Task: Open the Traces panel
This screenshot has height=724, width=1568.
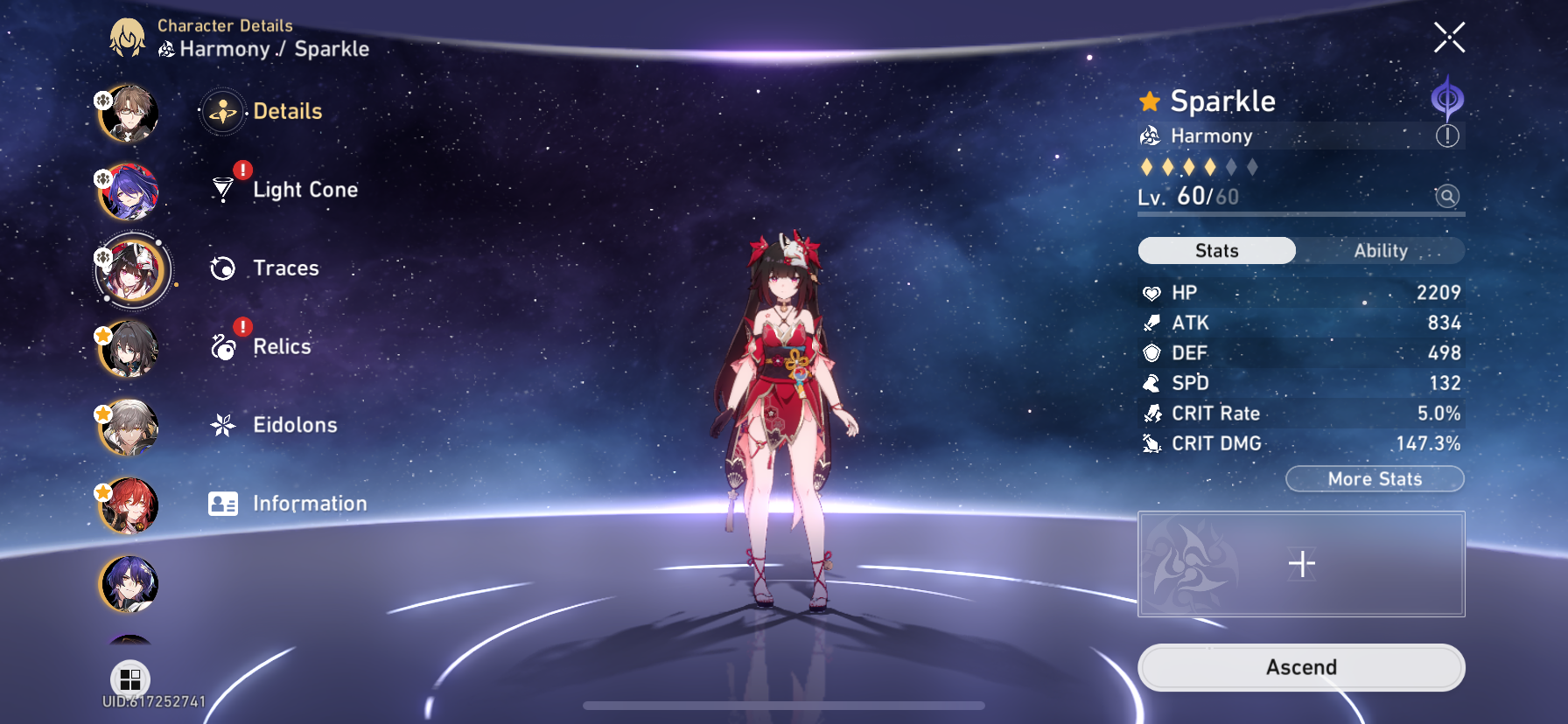Action: coord(224,268)
